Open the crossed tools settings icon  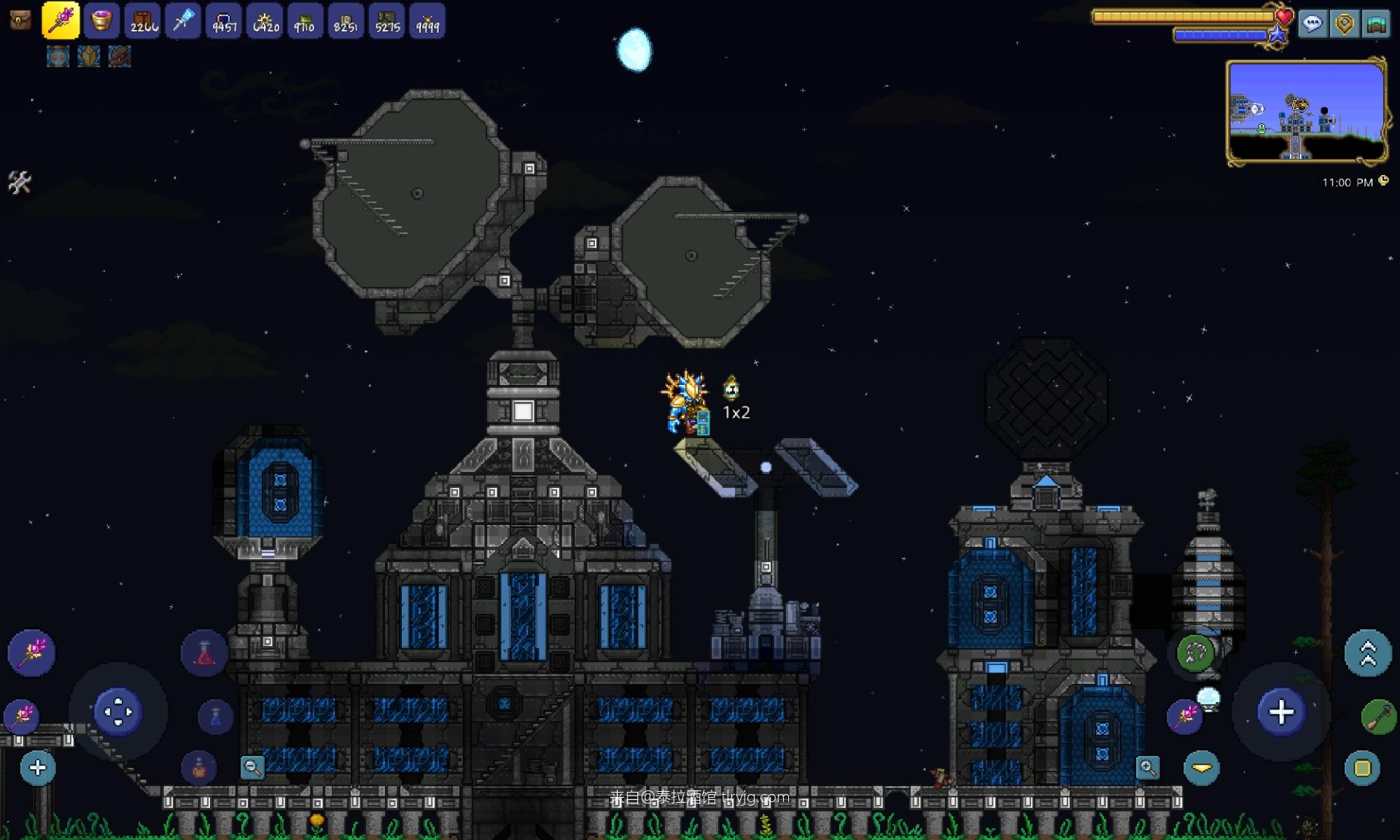point(20,182)
